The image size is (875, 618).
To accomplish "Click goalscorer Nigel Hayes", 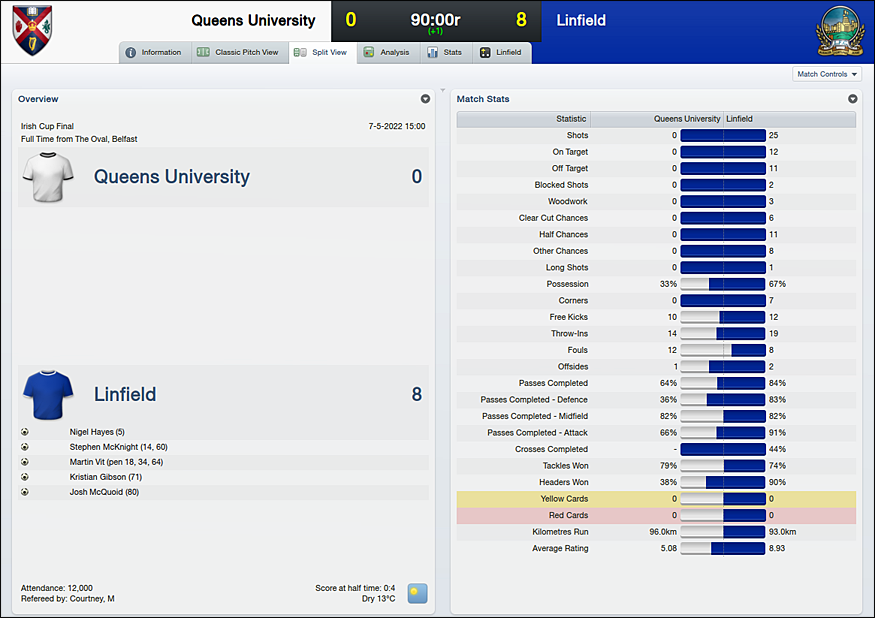I will pyautogui.click(x=97, y=432).
